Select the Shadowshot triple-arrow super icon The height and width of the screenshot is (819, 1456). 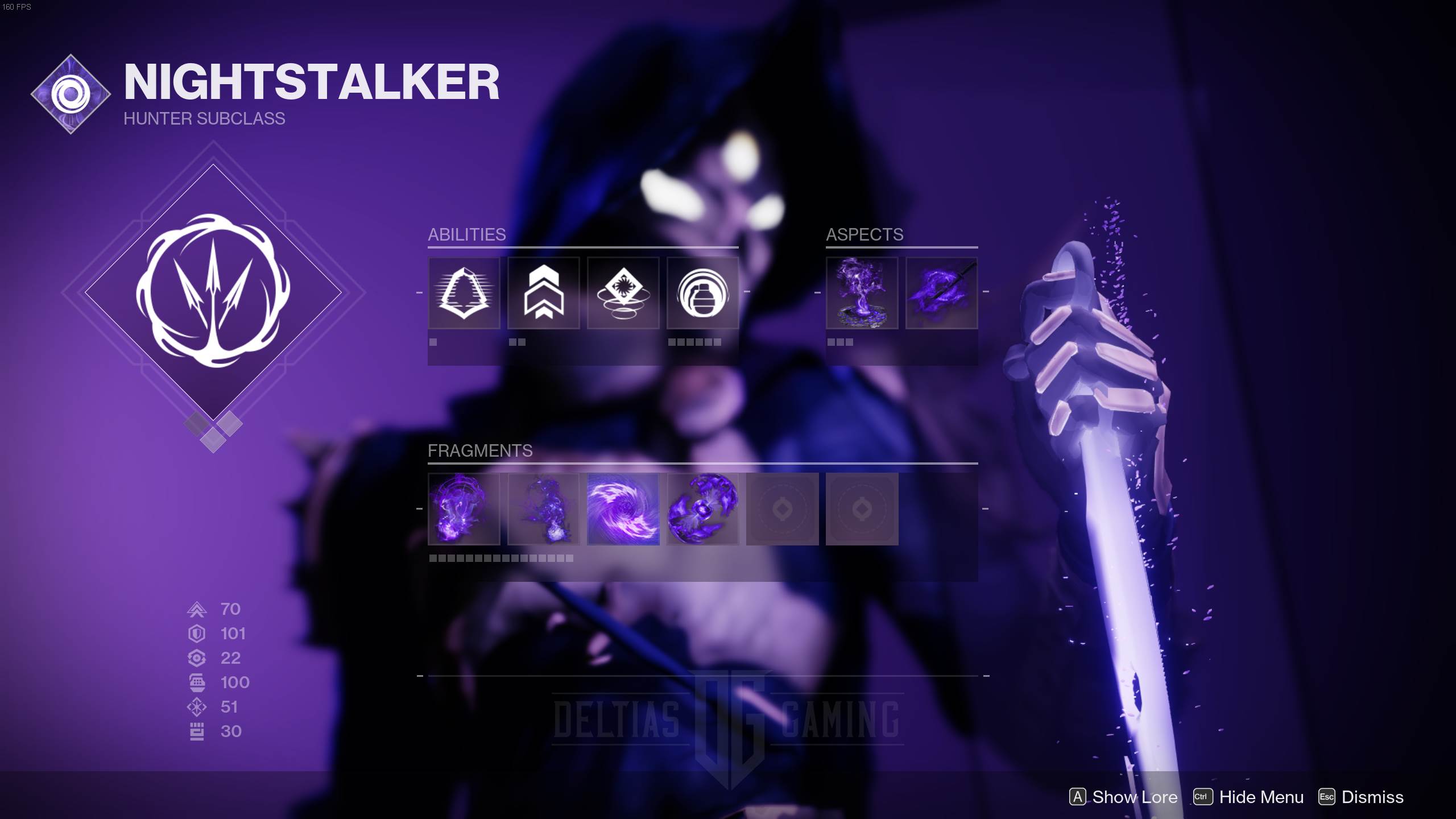coord(213,292)
